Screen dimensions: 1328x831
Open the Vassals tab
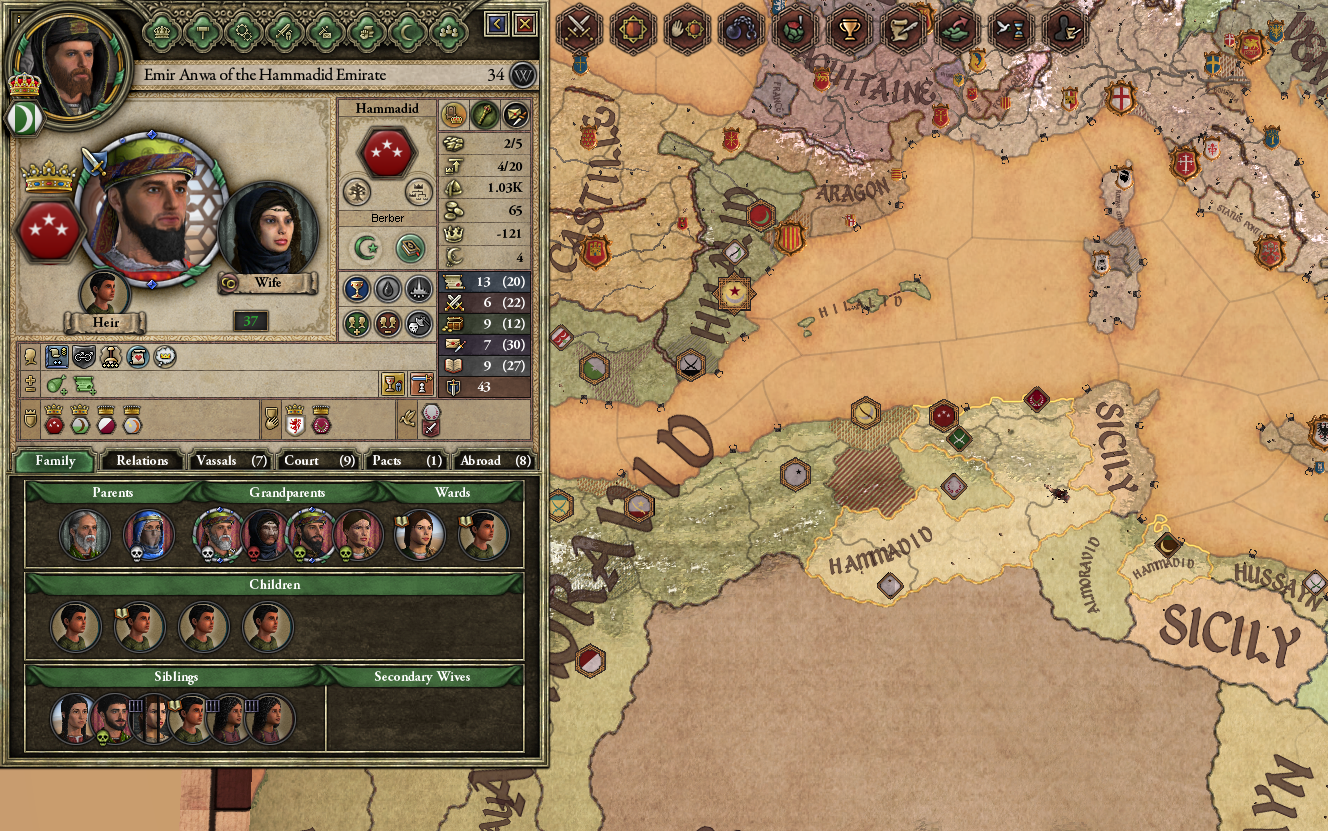click(228, 461)
